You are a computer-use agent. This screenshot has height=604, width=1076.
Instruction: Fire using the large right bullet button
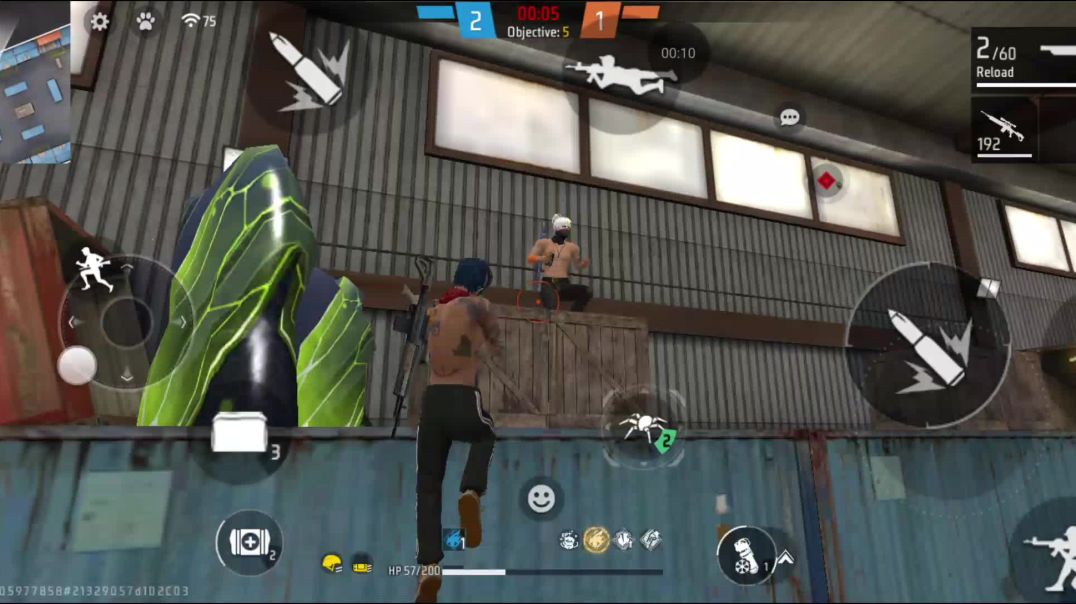927,345
